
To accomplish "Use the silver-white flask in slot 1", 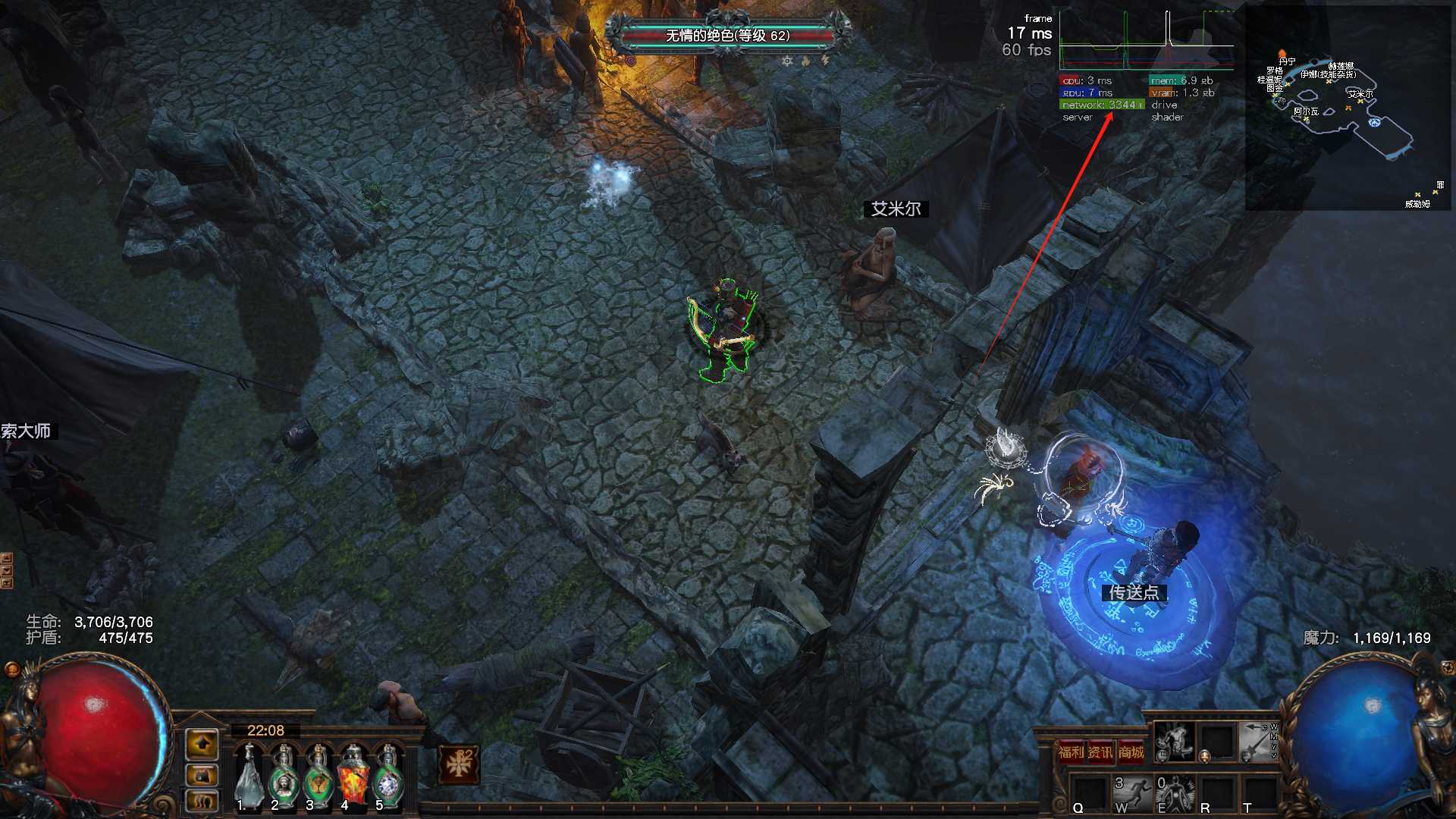I will coord(248,777).
